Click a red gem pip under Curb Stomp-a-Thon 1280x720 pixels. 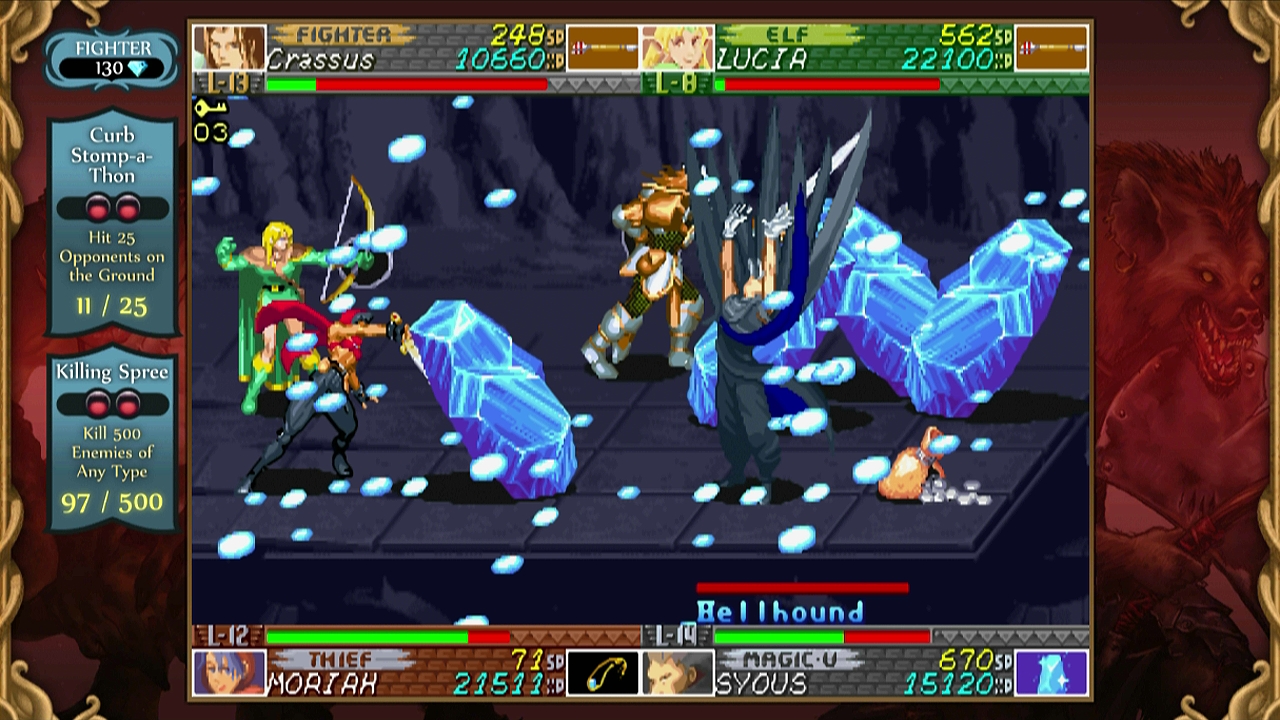(x=97, y=209)
